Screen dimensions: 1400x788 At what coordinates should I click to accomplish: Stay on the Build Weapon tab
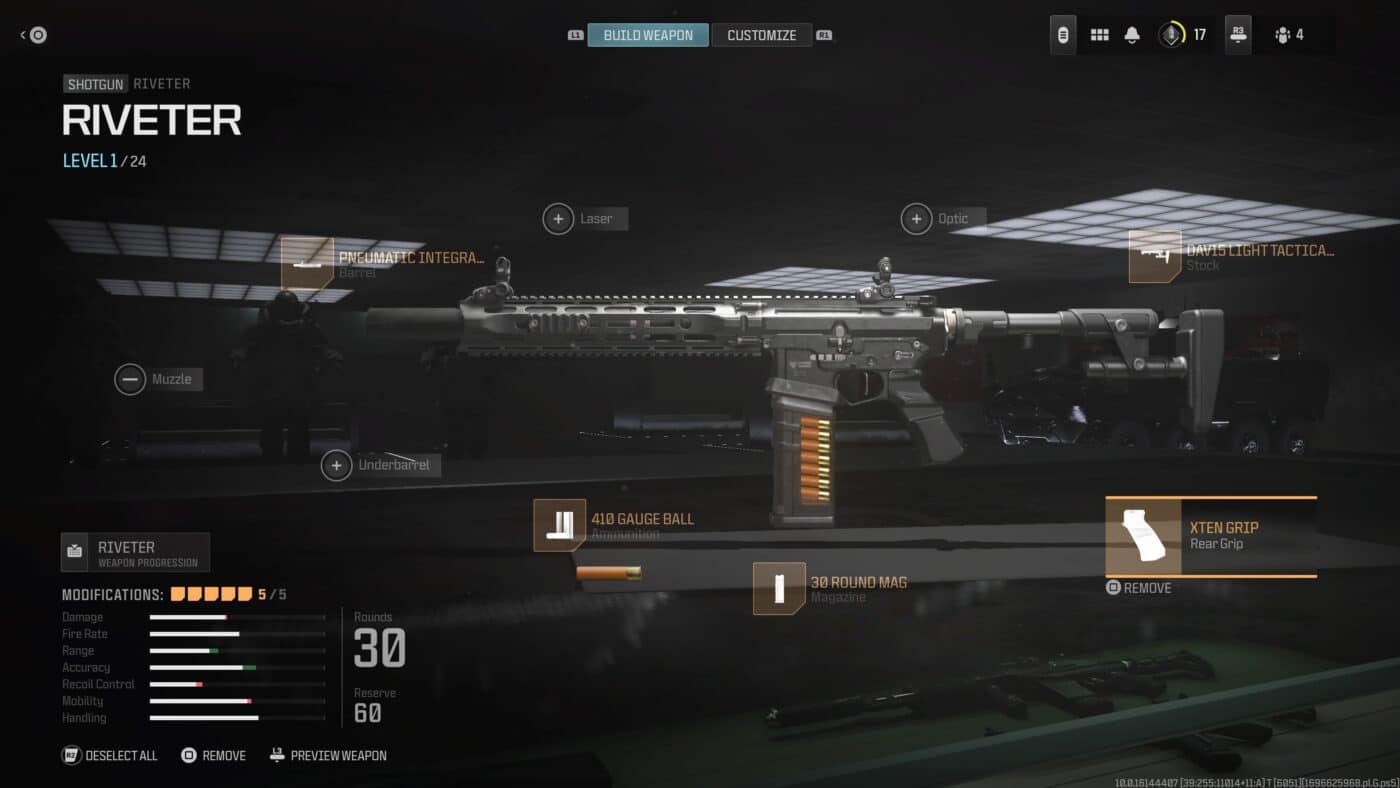point(647,33)
